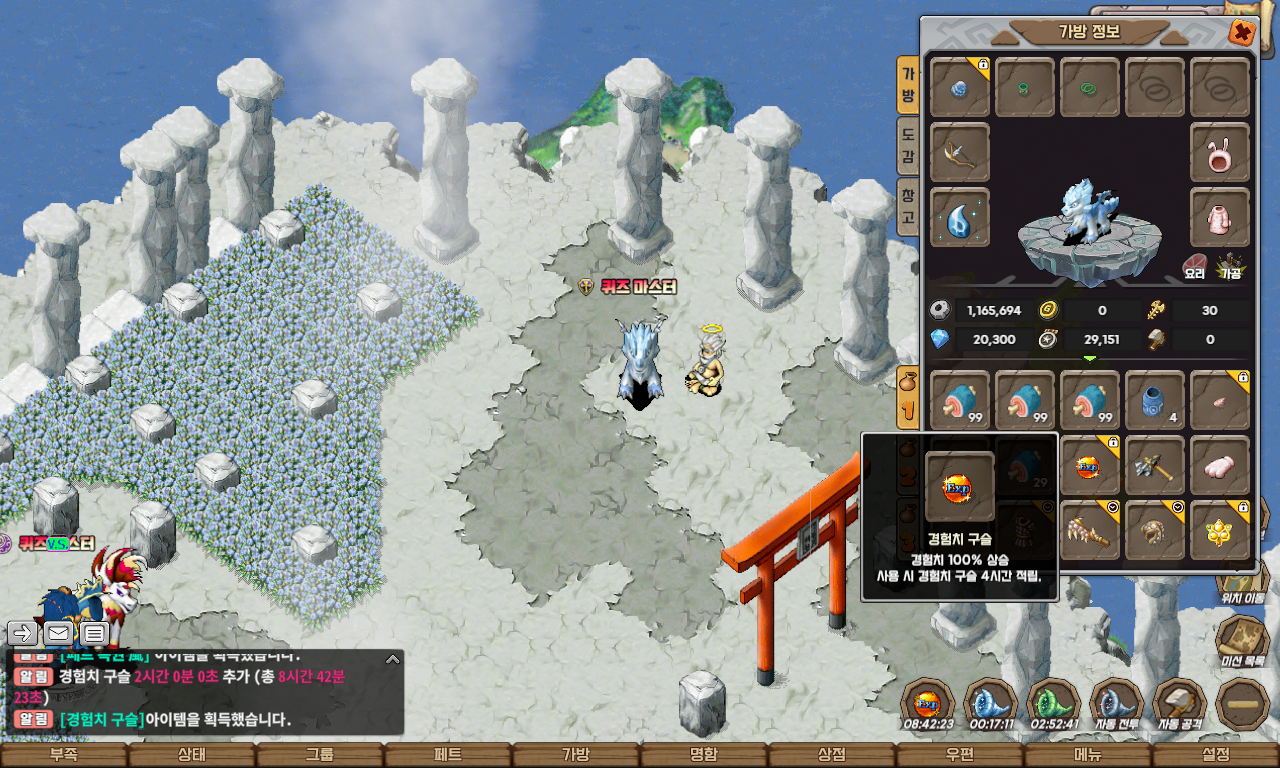Select the equipped bow weapon slot
Image resolution: width=1280 pixels, height=768 pixels.
960,152
